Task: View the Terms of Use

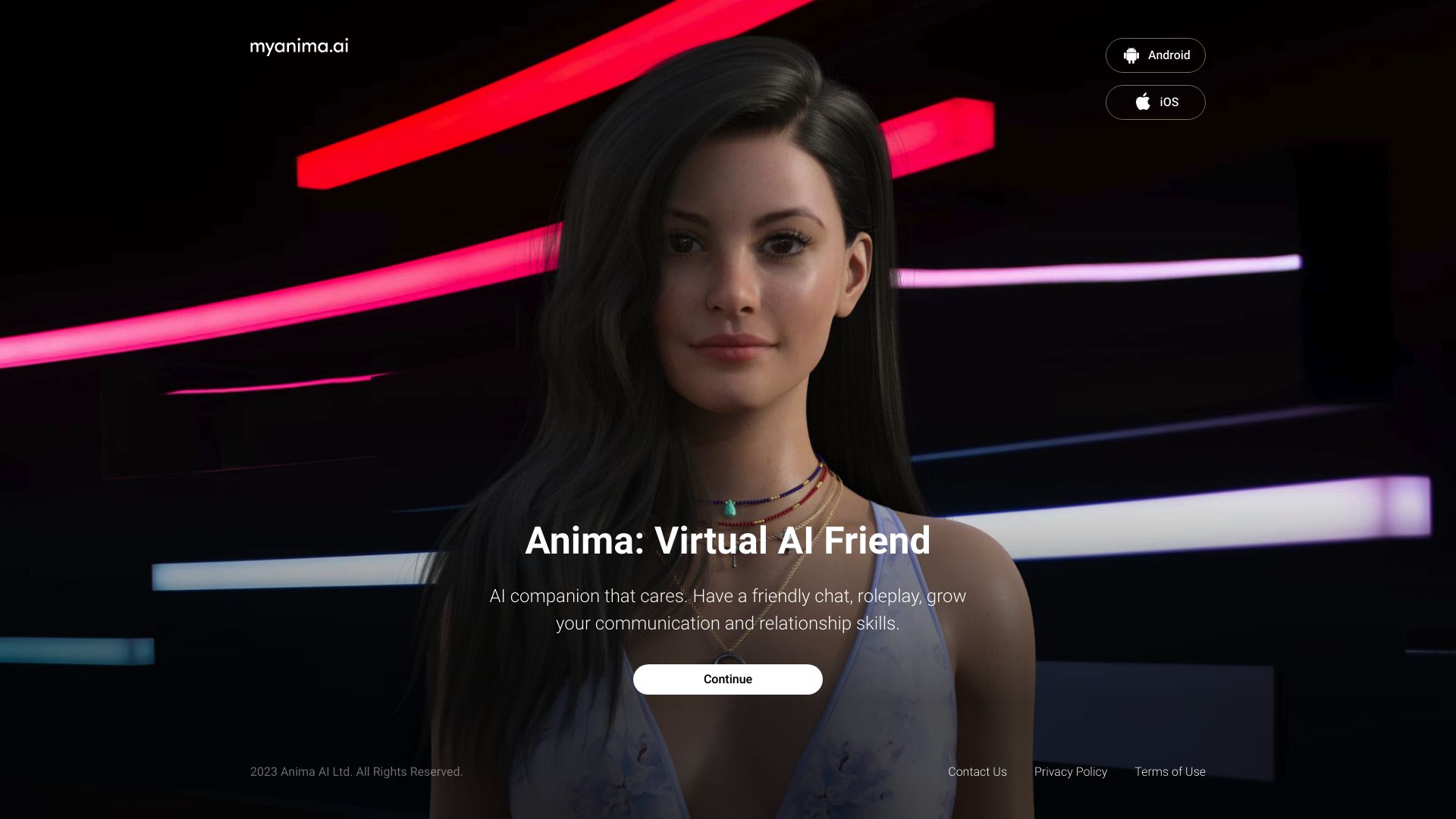Action: 1169,771
